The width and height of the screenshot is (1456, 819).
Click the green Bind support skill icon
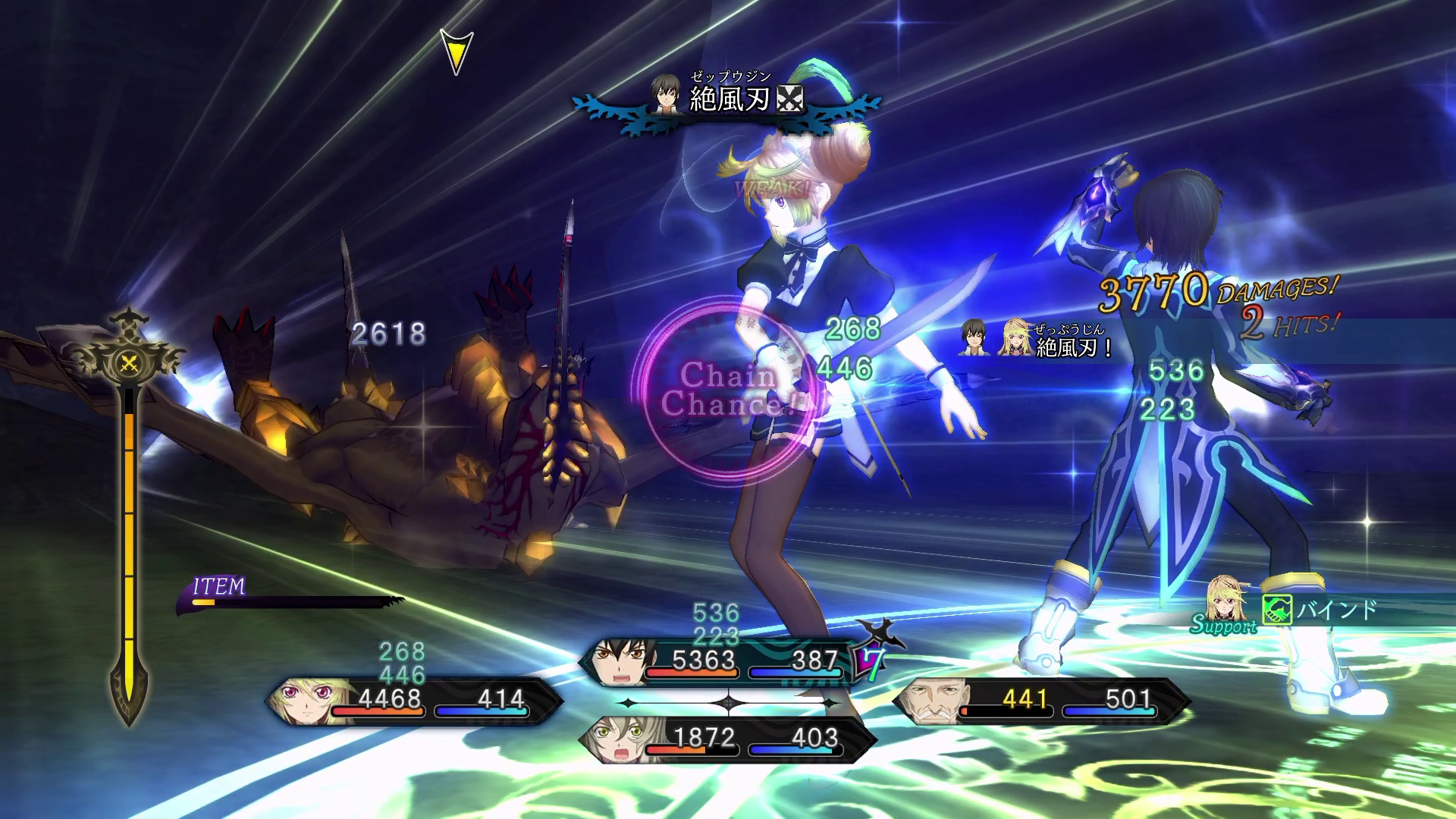tap(1276, 610)
